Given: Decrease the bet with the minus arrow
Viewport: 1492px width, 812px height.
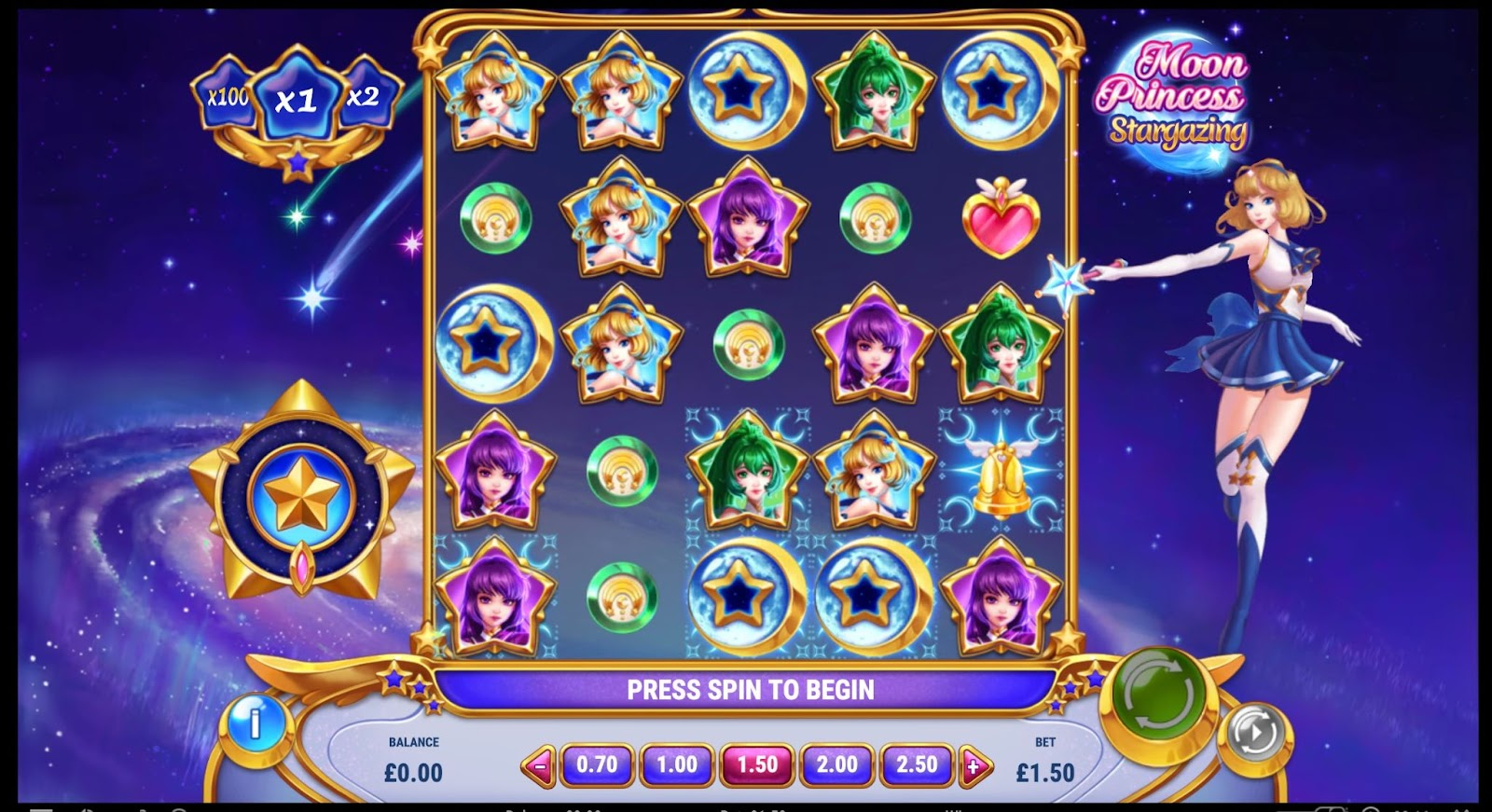Looking at the screenshot, I should coord(540,767).
